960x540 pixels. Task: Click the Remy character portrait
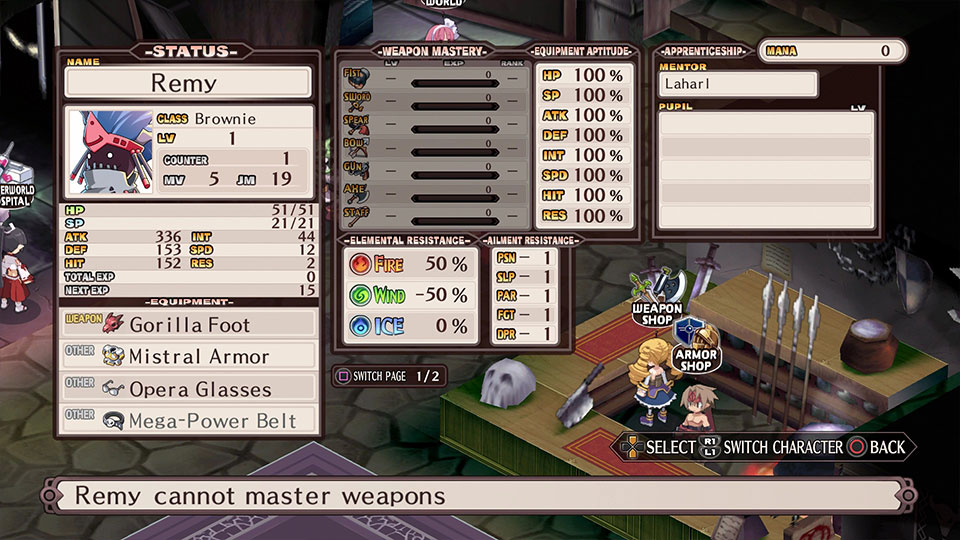click(x=110, y=153)
